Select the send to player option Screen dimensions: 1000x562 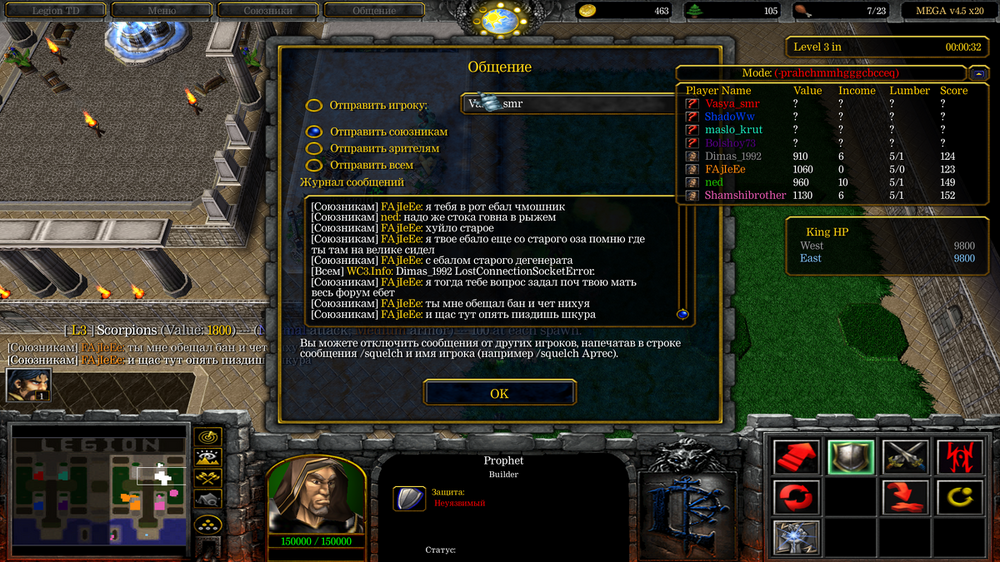tap(314, 105)
